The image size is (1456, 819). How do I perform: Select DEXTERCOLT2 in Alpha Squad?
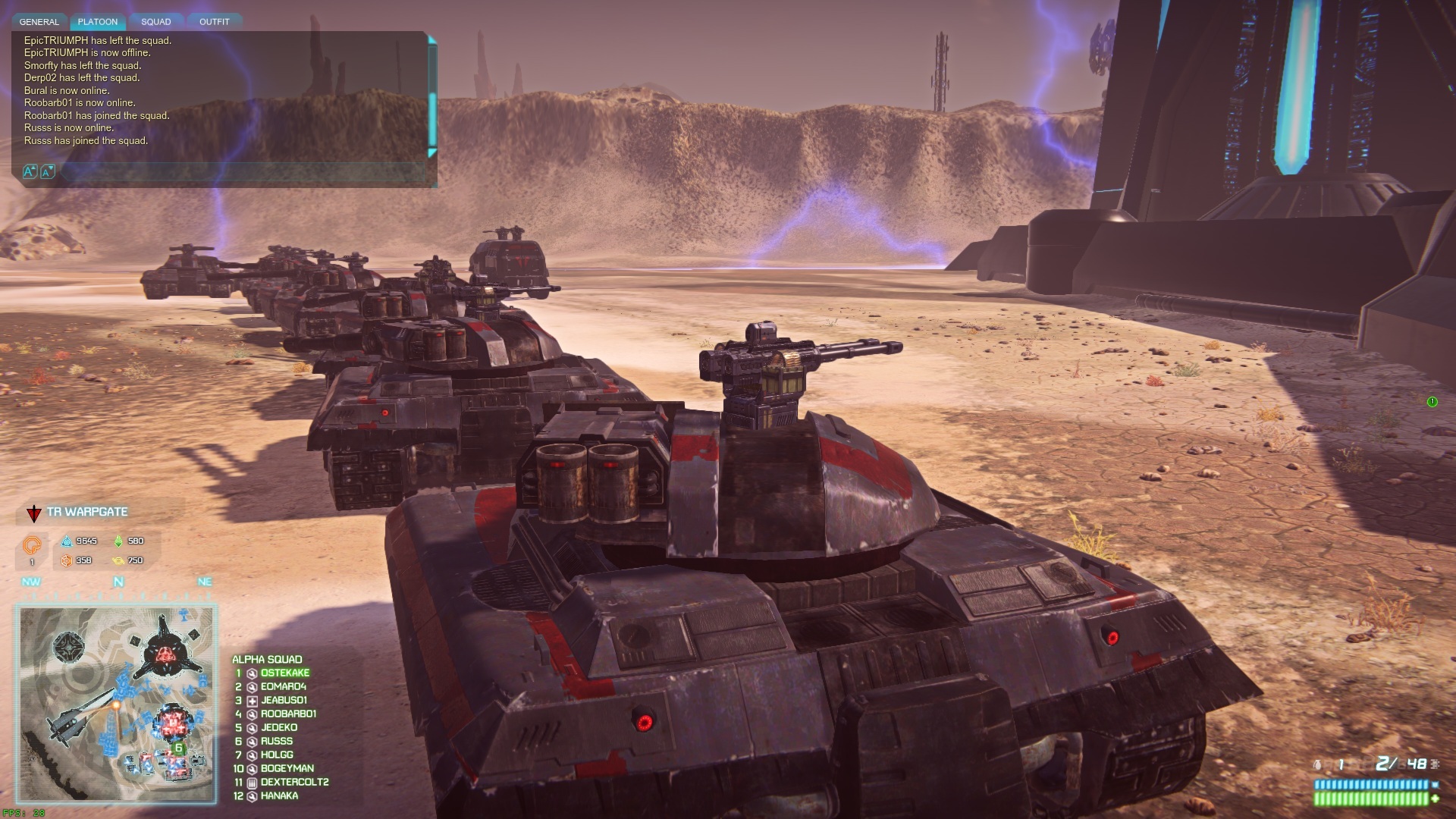coord(294,783)
